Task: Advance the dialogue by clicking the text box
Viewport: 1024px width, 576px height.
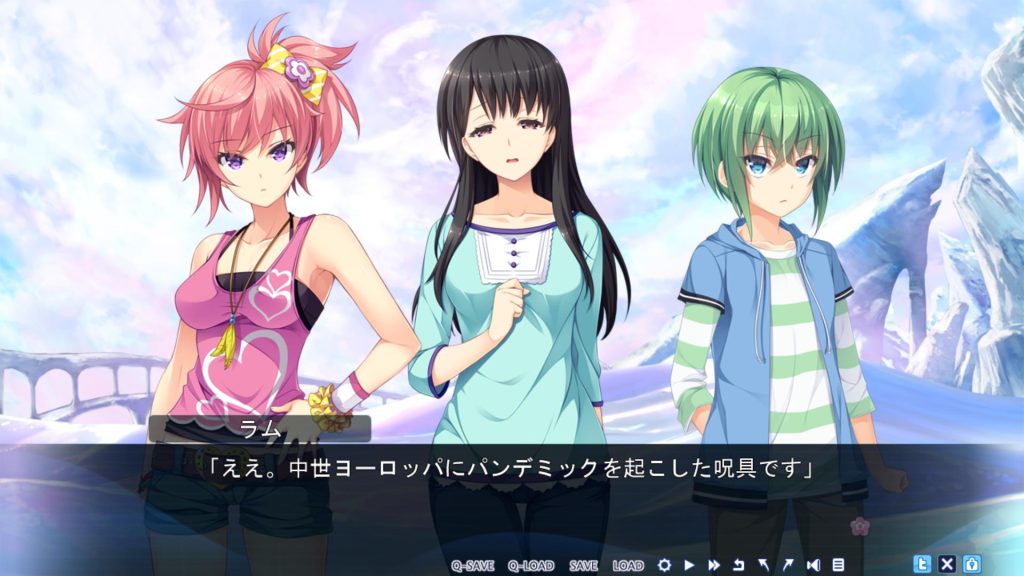Action: [511, 492]
